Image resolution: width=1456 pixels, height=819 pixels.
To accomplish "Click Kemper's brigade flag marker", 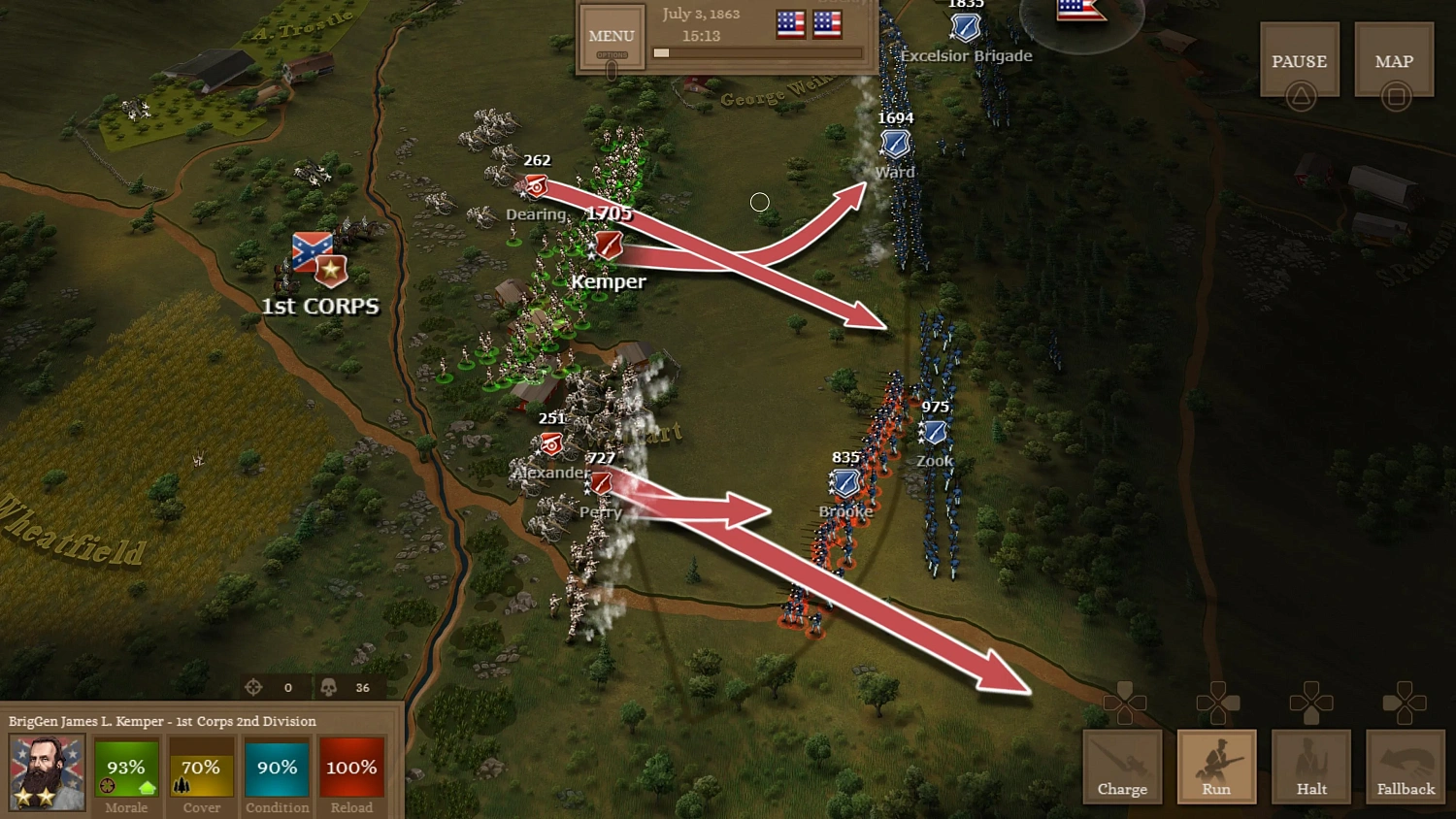I will click(x=608, y=246).
